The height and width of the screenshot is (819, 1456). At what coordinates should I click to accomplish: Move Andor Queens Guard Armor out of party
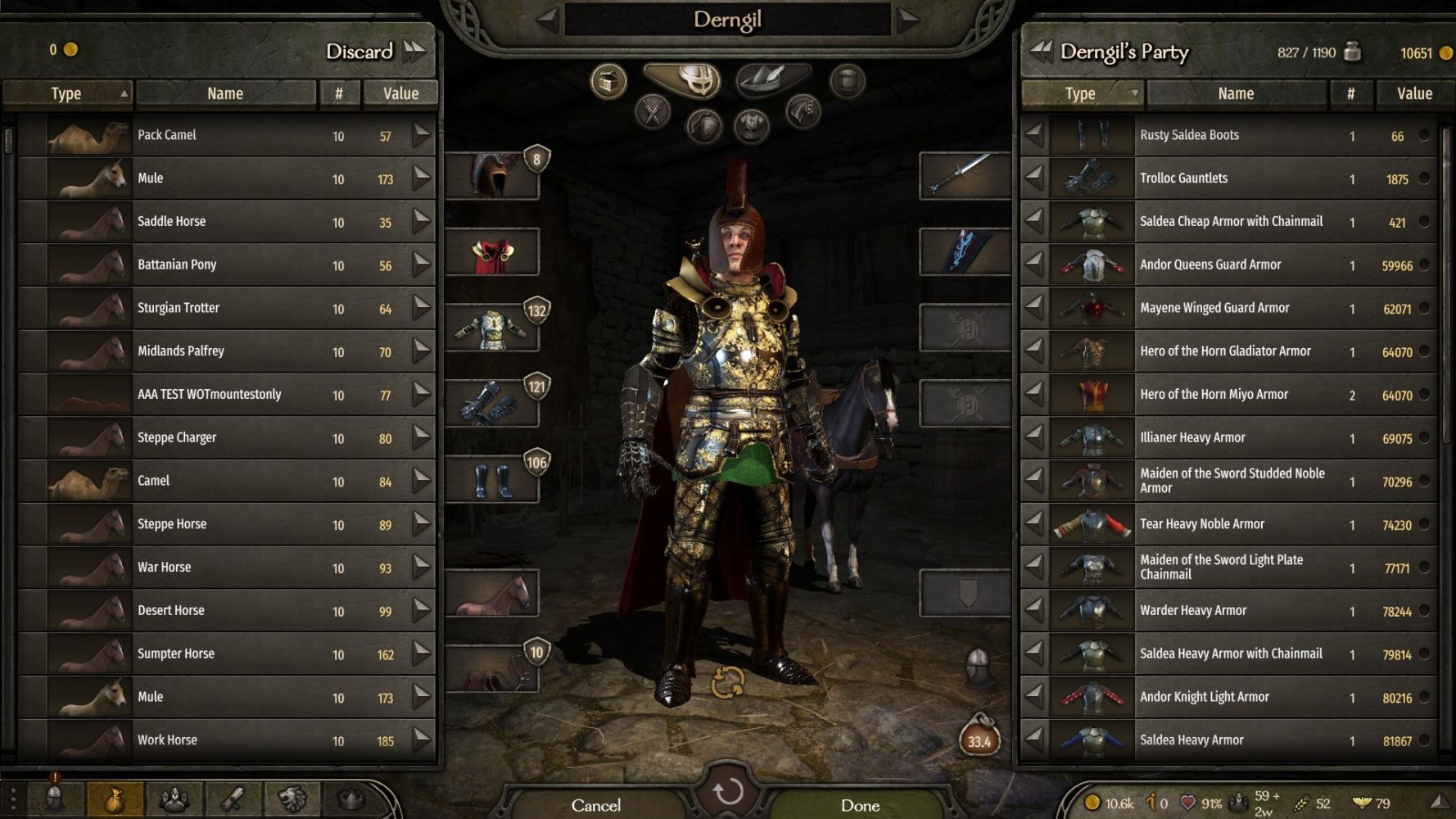tap(1035, 265)
